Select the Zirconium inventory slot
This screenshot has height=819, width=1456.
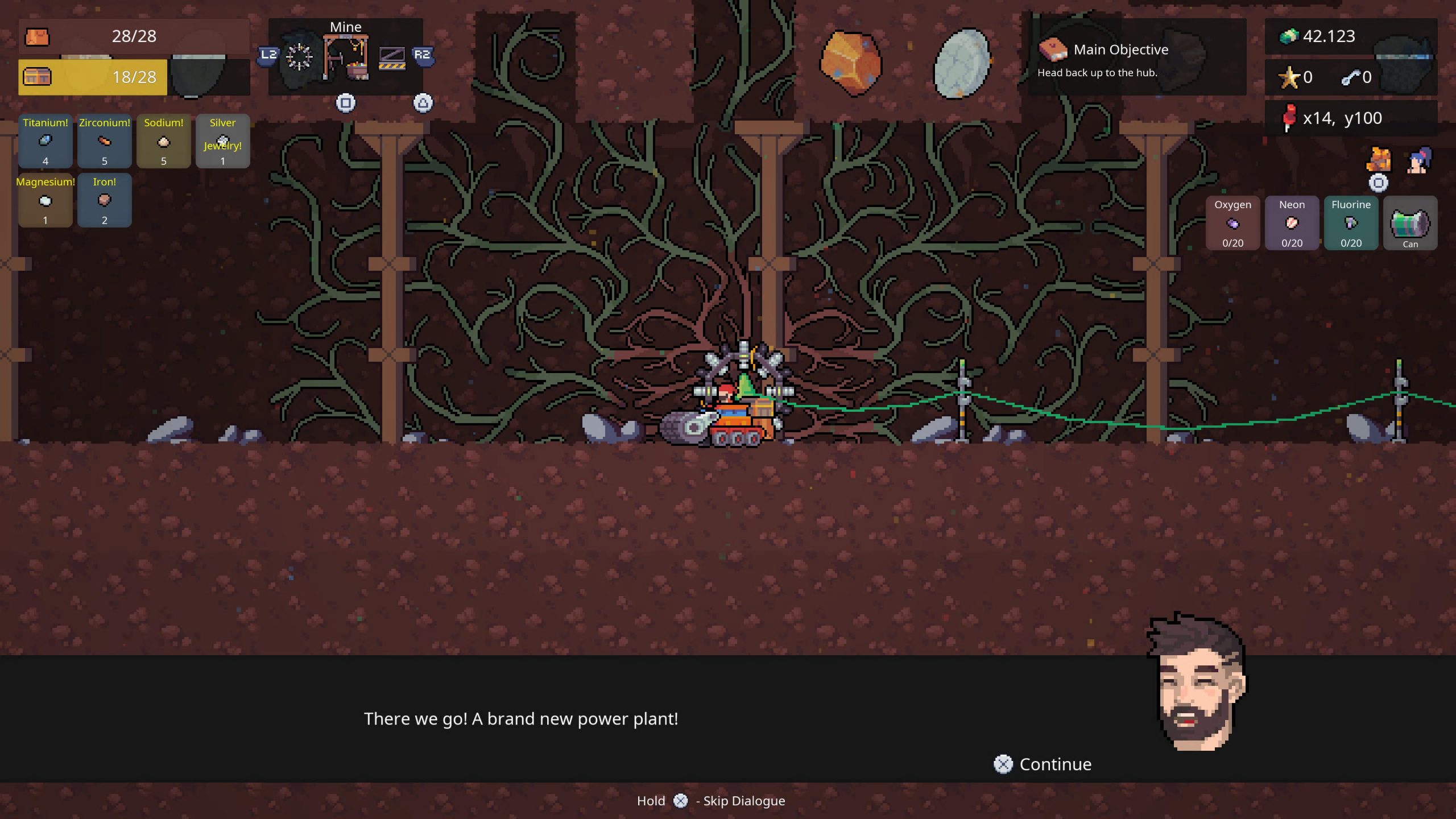pos(105,141)
